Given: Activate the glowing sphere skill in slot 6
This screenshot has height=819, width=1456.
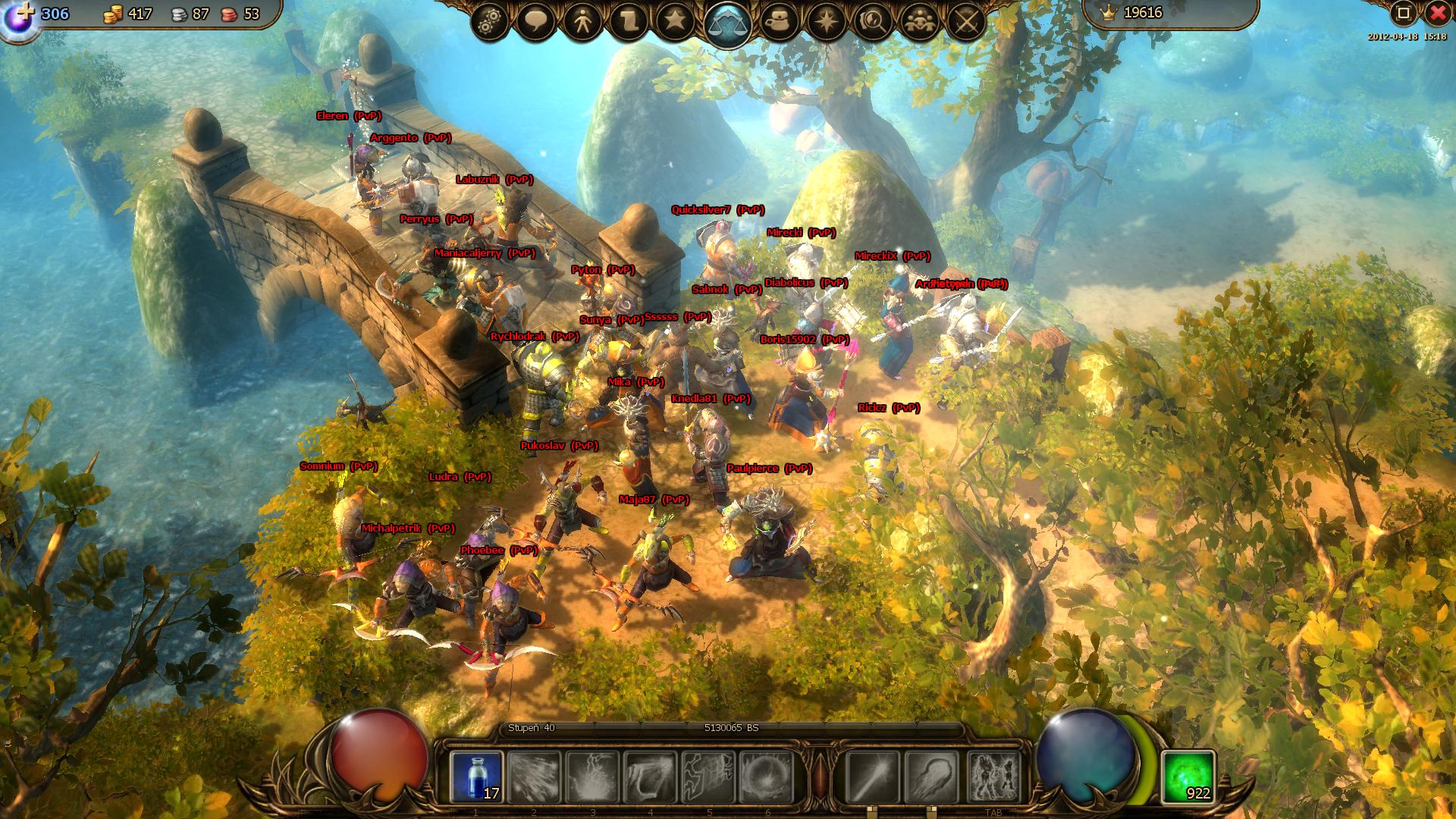Looking at the screenshot, I should point(766,777).
